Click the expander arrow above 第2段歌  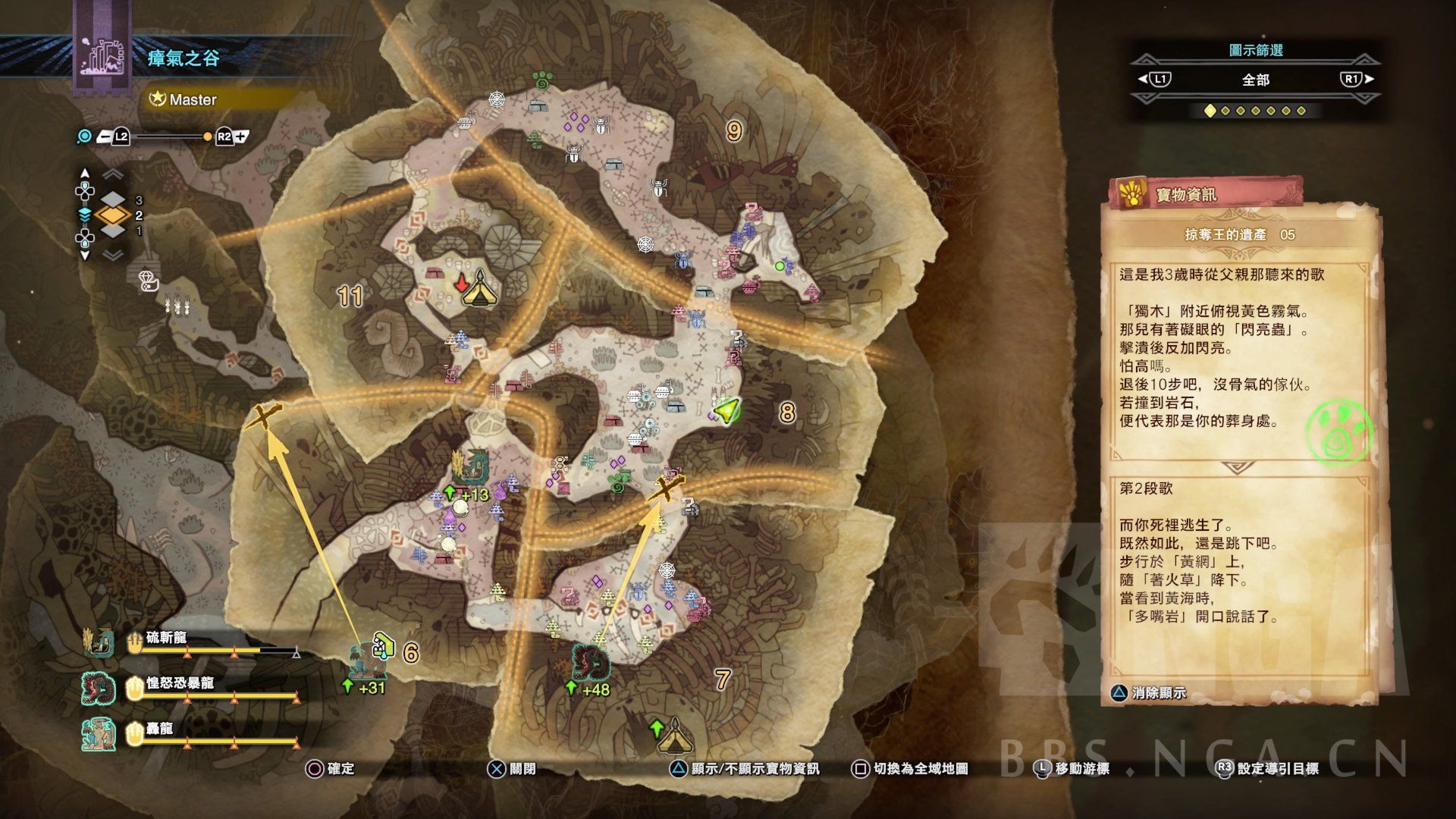[x=1238, y=467]
